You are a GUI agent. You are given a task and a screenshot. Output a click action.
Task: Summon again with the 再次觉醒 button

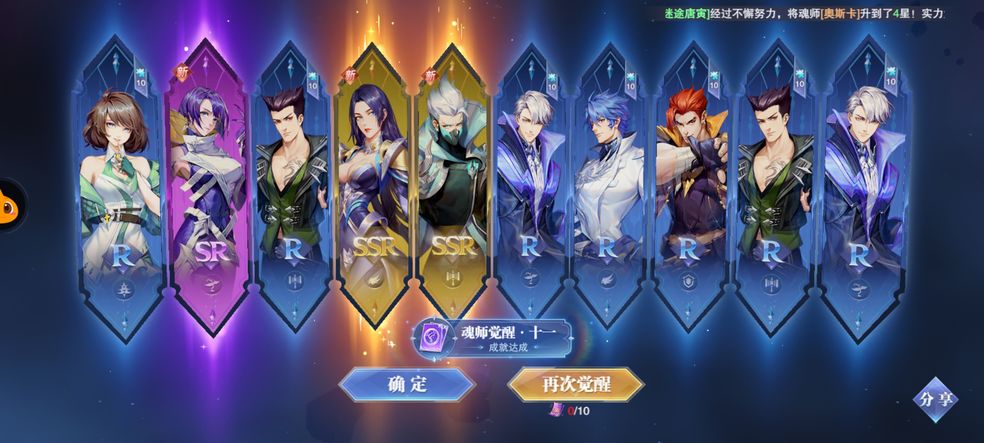pos(575,385)
